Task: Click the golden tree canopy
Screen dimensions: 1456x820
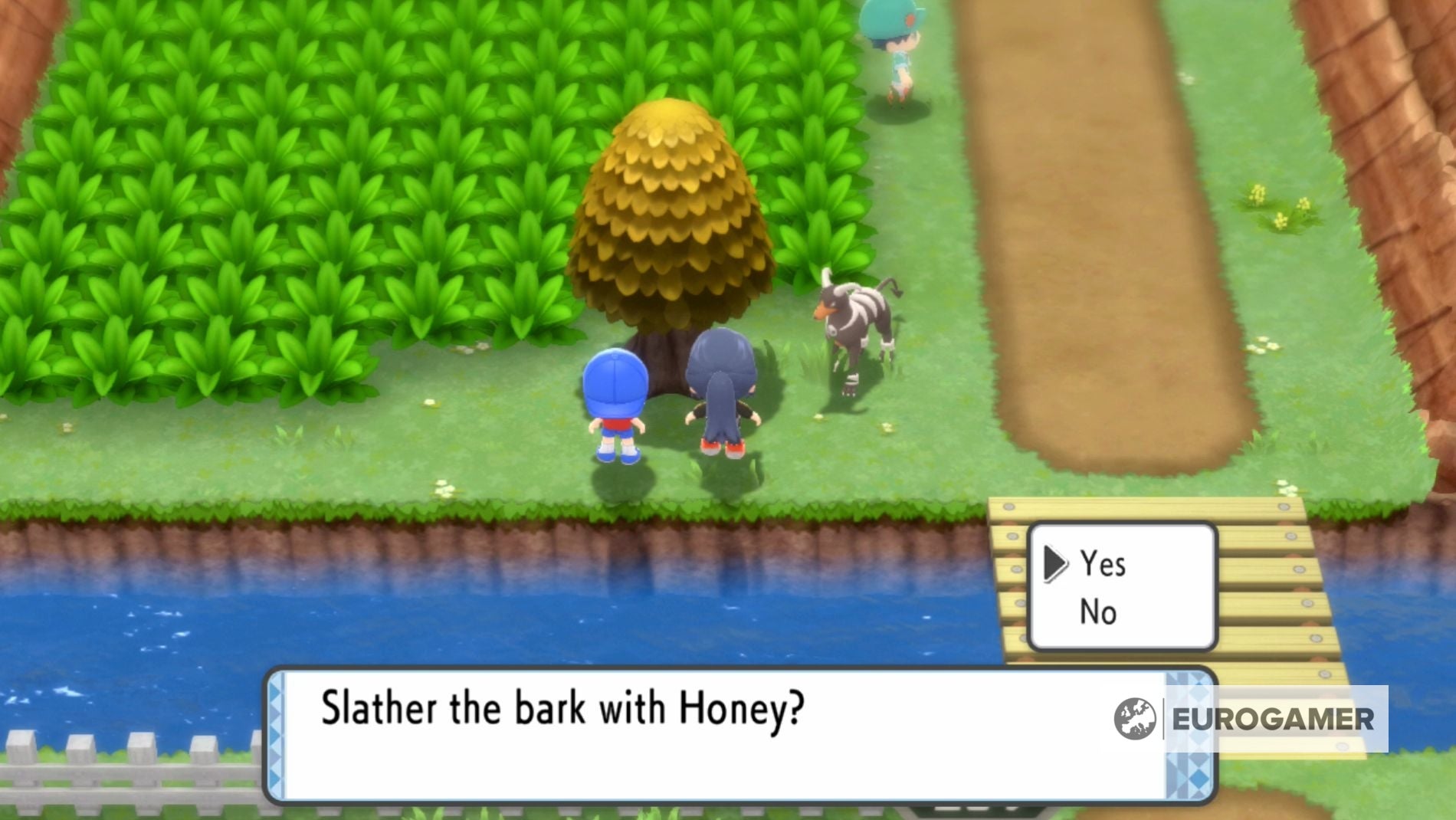Action: click(671, 207)
